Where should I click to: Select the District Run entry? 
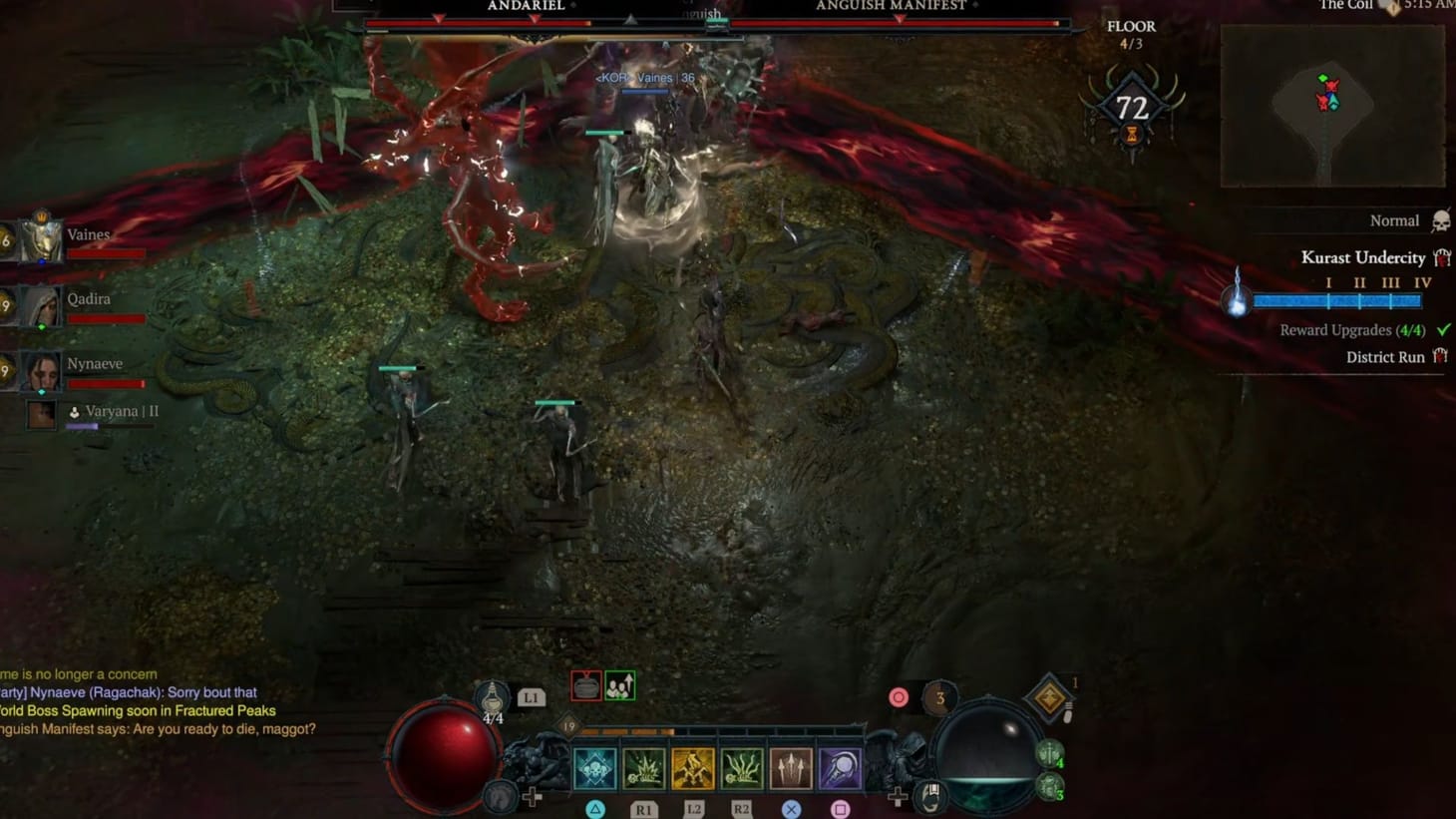tap(1386, 356)
